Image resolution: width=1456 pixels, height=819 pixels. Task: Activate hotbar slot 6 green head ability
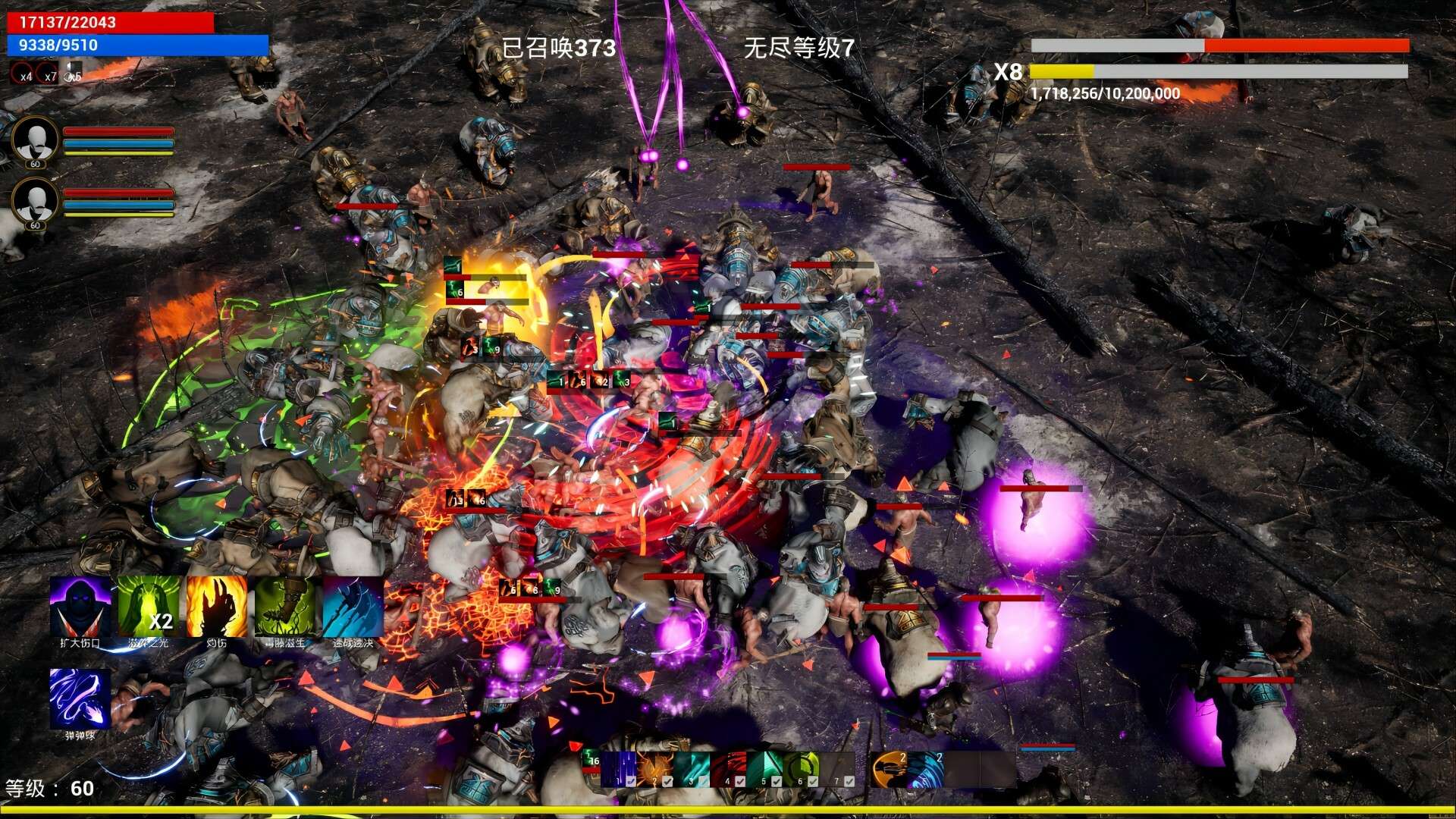coord(800,769)
